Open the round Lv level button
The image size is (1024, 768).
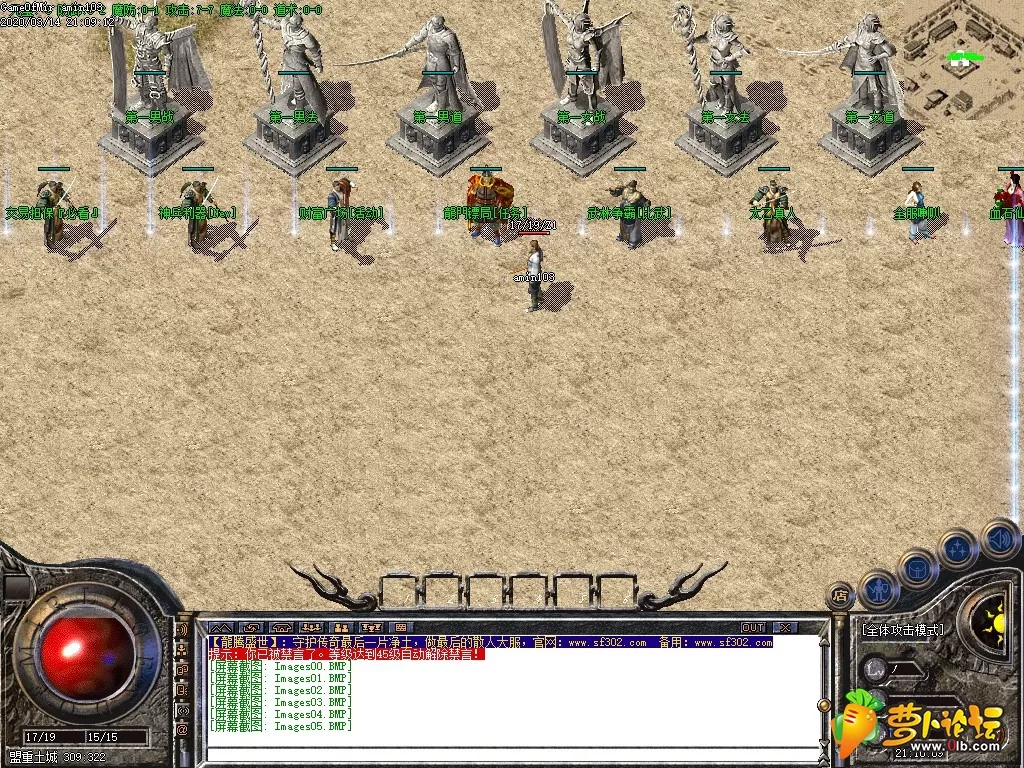click(x=876, y=668)
